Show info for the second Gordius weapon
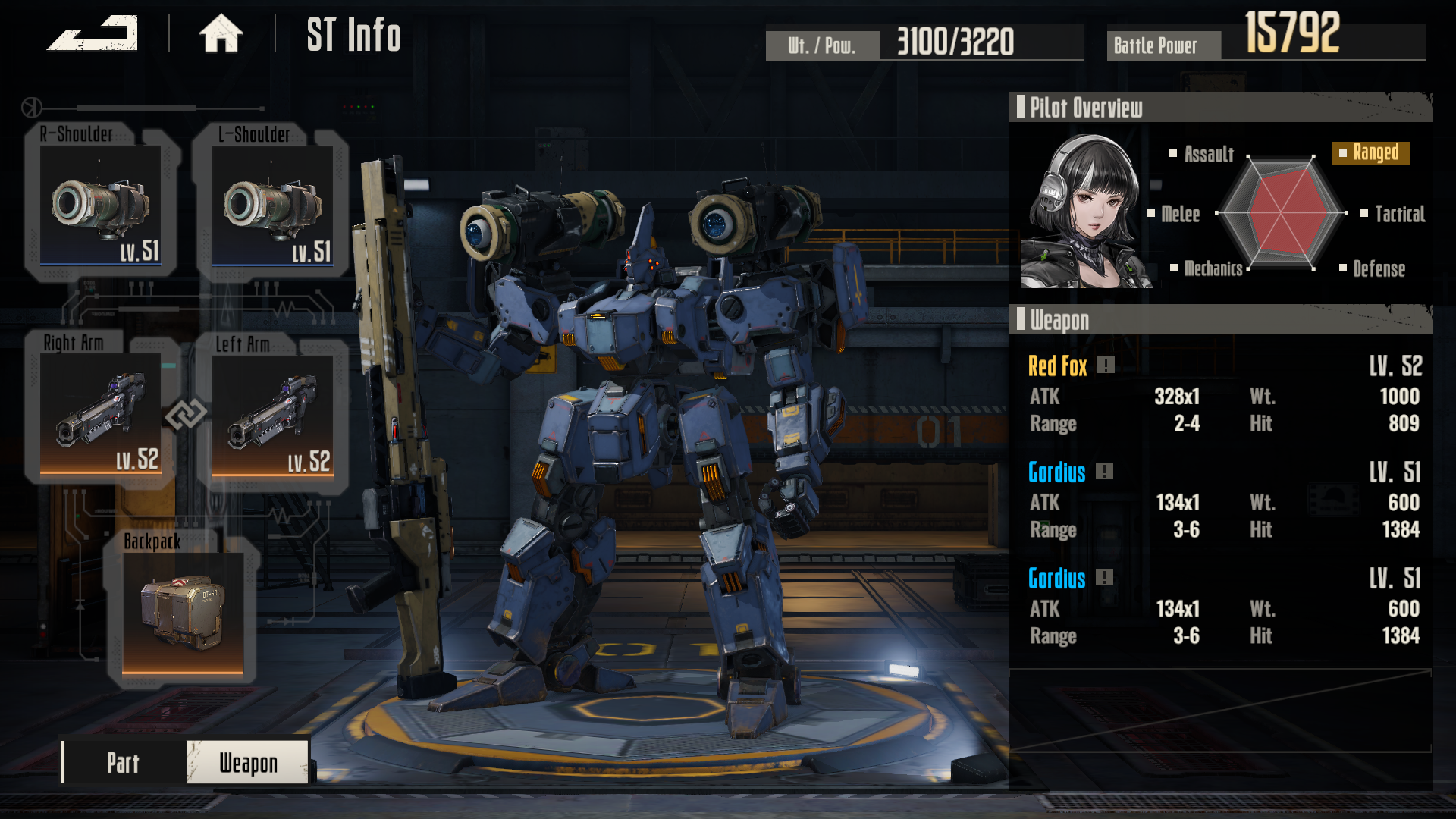Viewport: 1456px width, 819px height. 1105,578
